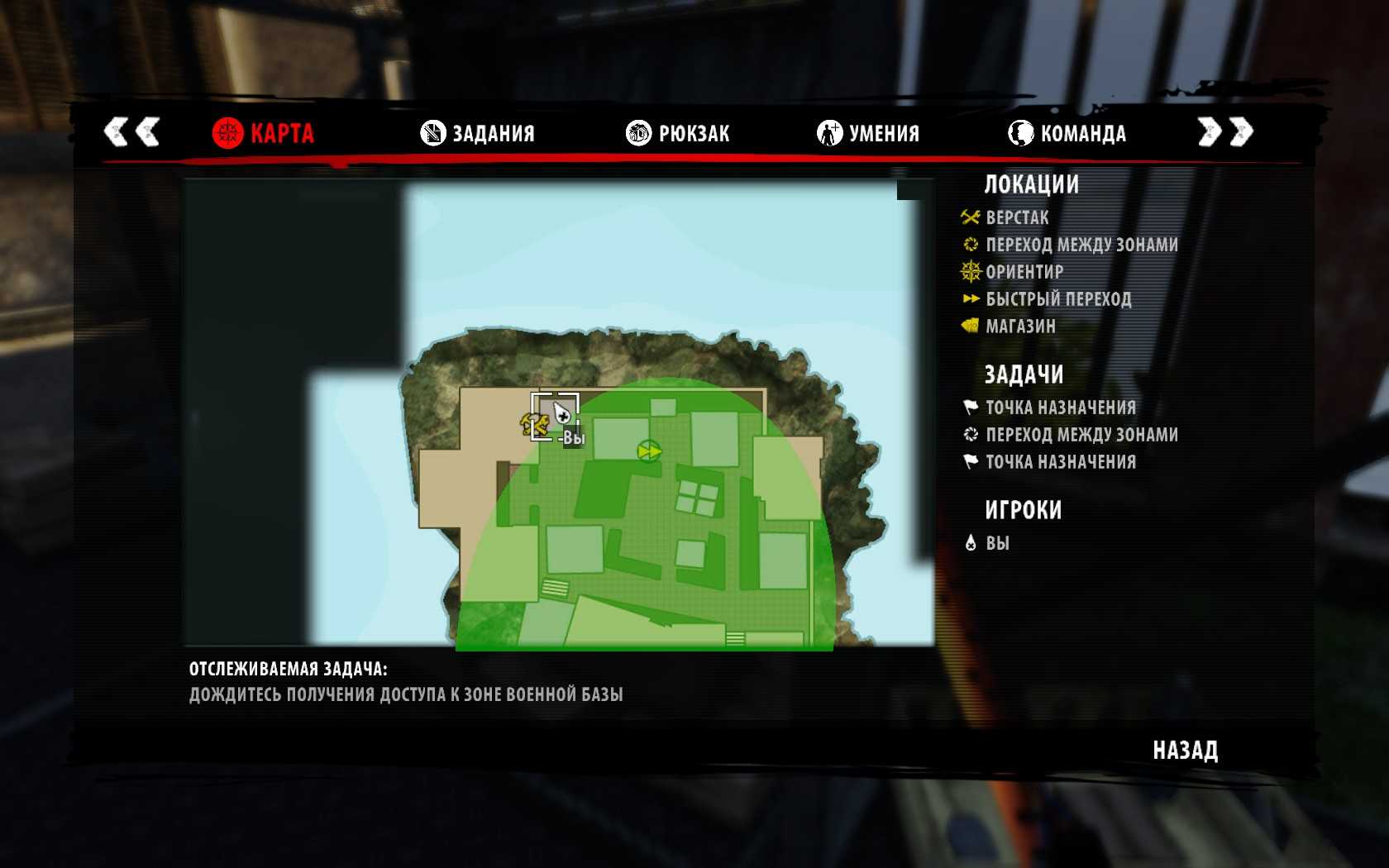Viewport: 1389px width, 868px height.
Task: Open the Задания tab
Action: (x=478, y=133)
